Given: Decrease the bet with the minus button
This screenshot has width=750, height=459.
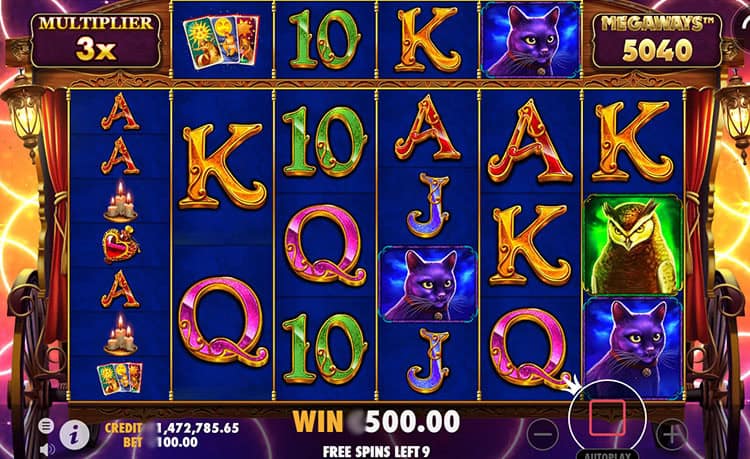Looking at the screenshot, I should click(543, 434).
